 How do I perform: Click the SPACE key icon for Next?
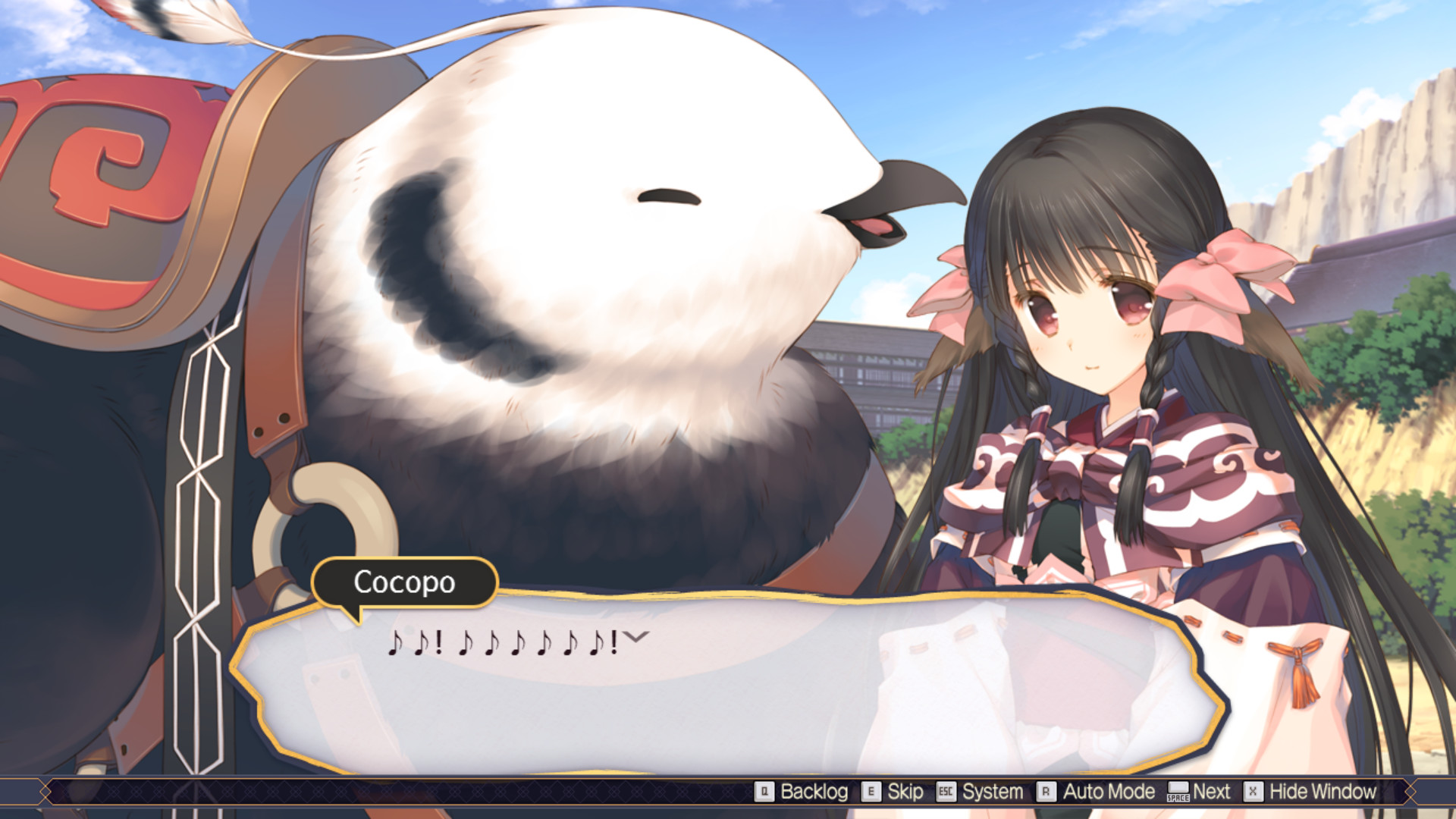(1178, 792)
